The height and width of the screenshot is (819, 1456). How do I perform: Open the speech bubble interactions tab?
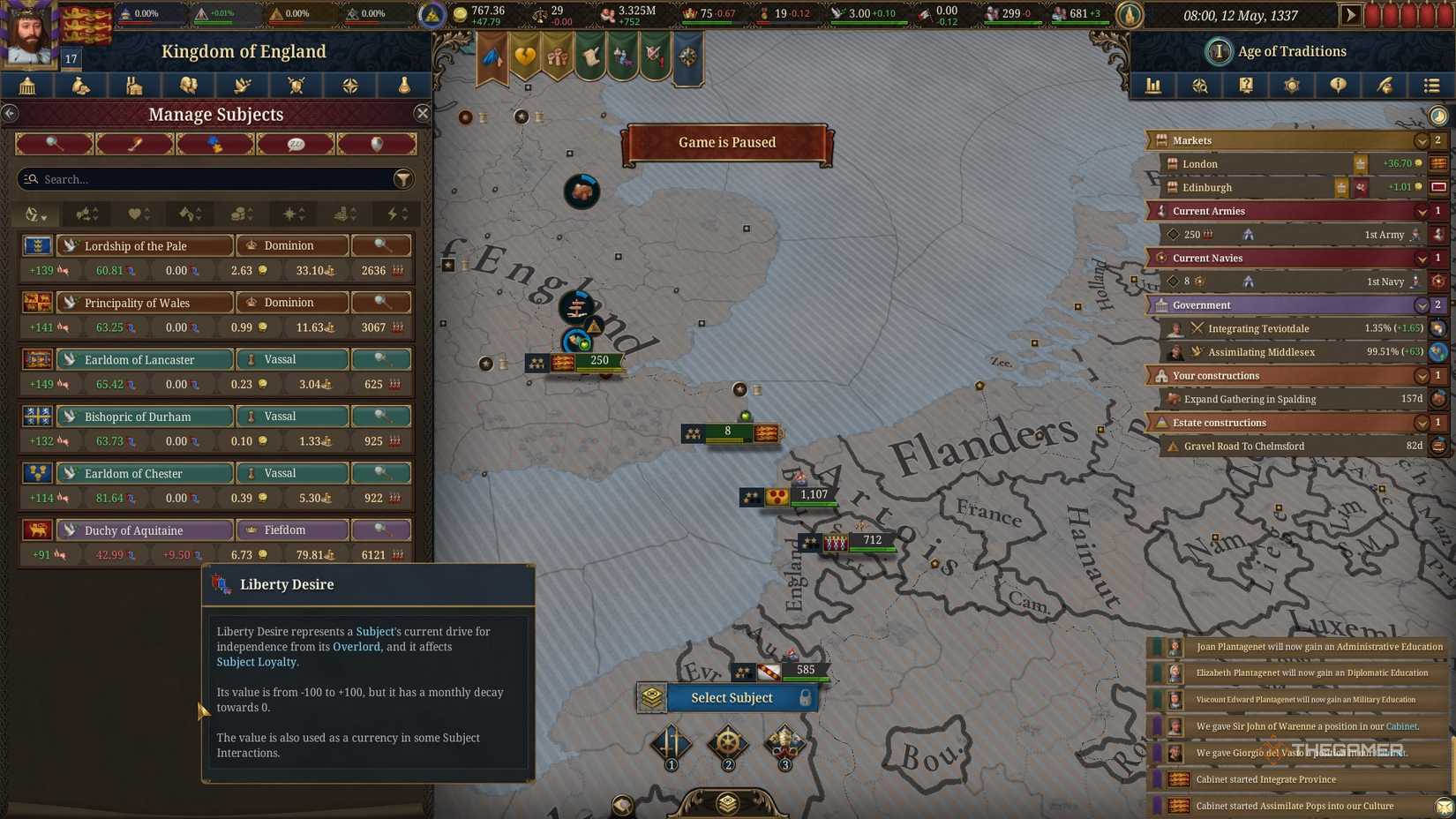(x=296, y=143)
